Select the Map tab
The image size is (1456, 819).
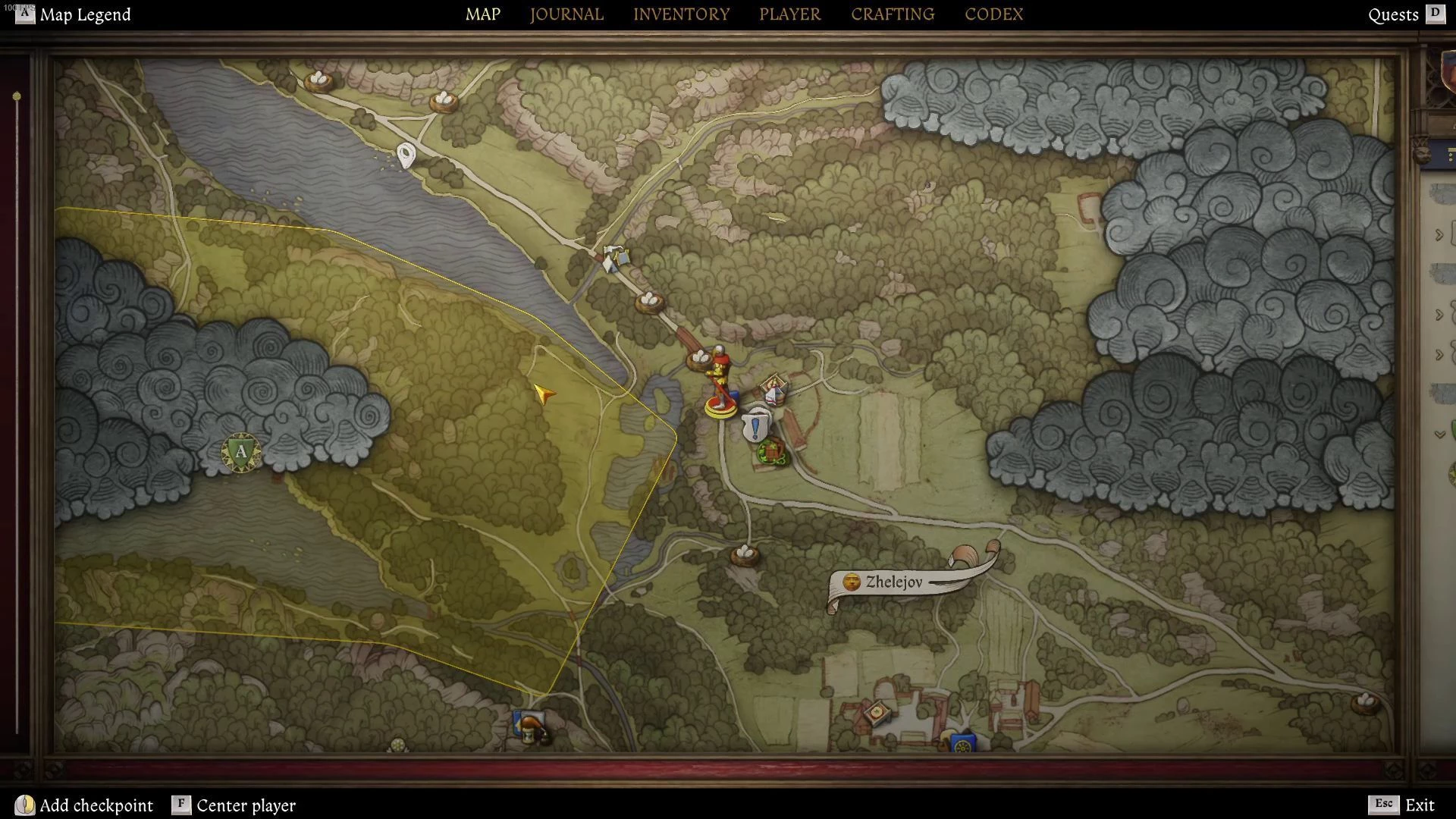pos(482,14)
